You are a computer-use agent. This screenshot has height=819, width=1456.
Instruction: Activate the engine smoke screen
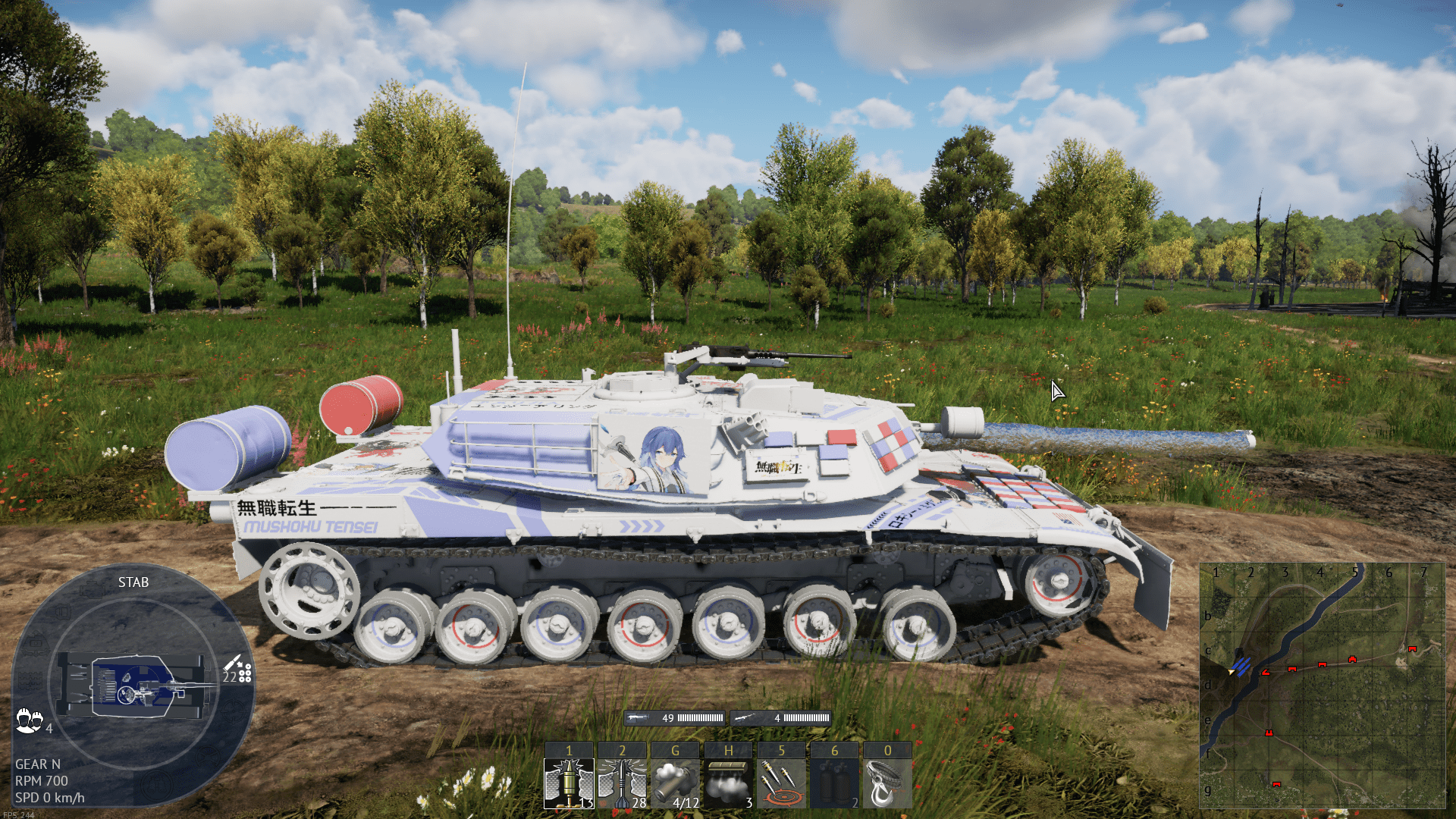click(728, 783)
